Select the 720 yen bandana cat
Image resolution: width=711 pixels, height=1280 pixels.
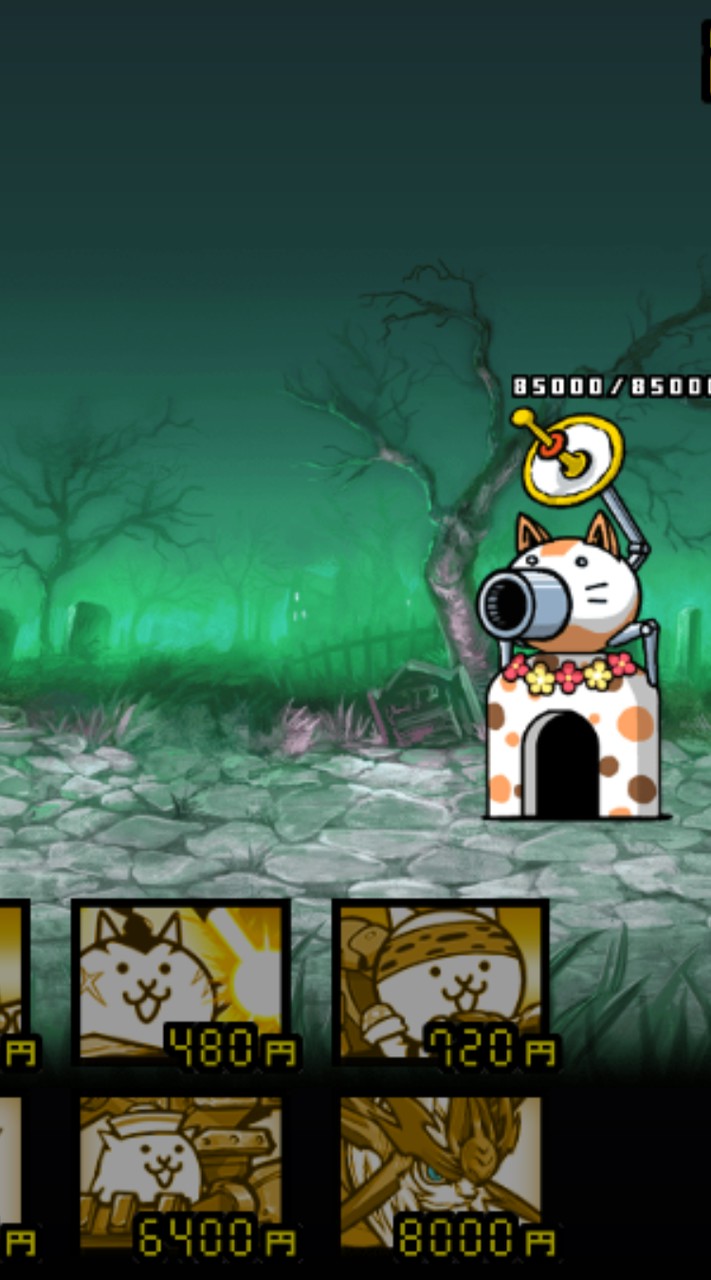click(440, 980)
